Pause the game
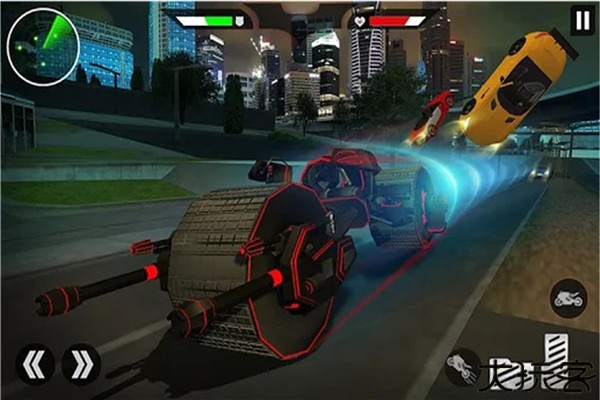 582,19
